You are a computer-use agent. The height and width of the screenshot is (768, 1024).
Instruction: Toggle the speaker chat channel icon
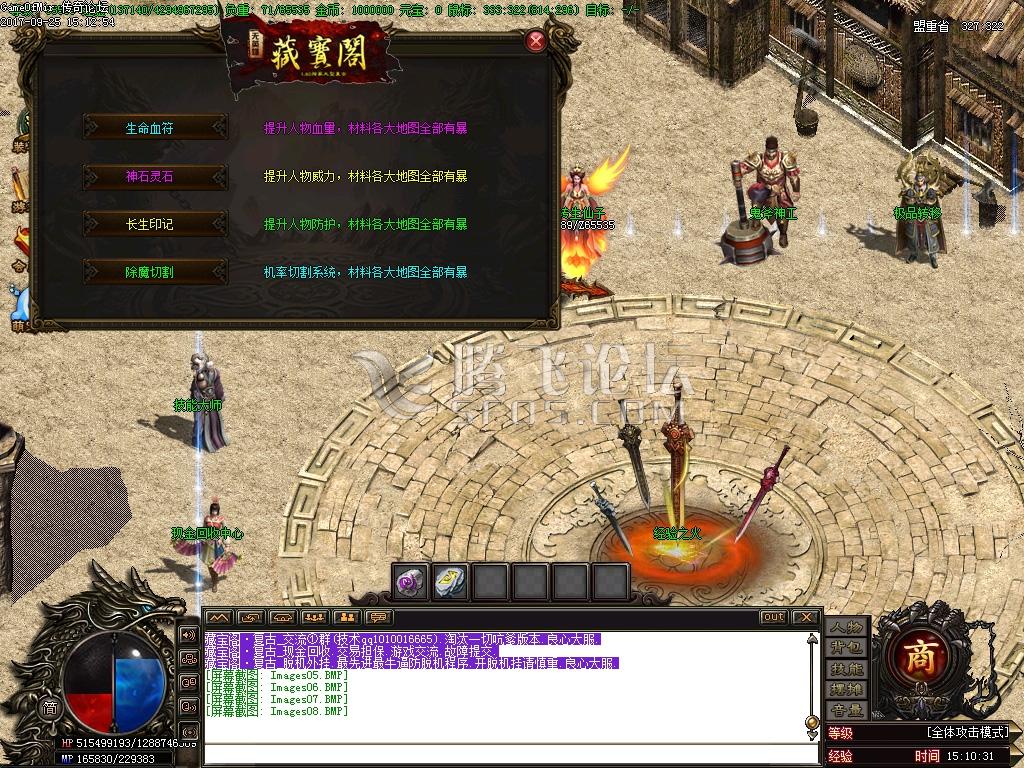[188, 634]
